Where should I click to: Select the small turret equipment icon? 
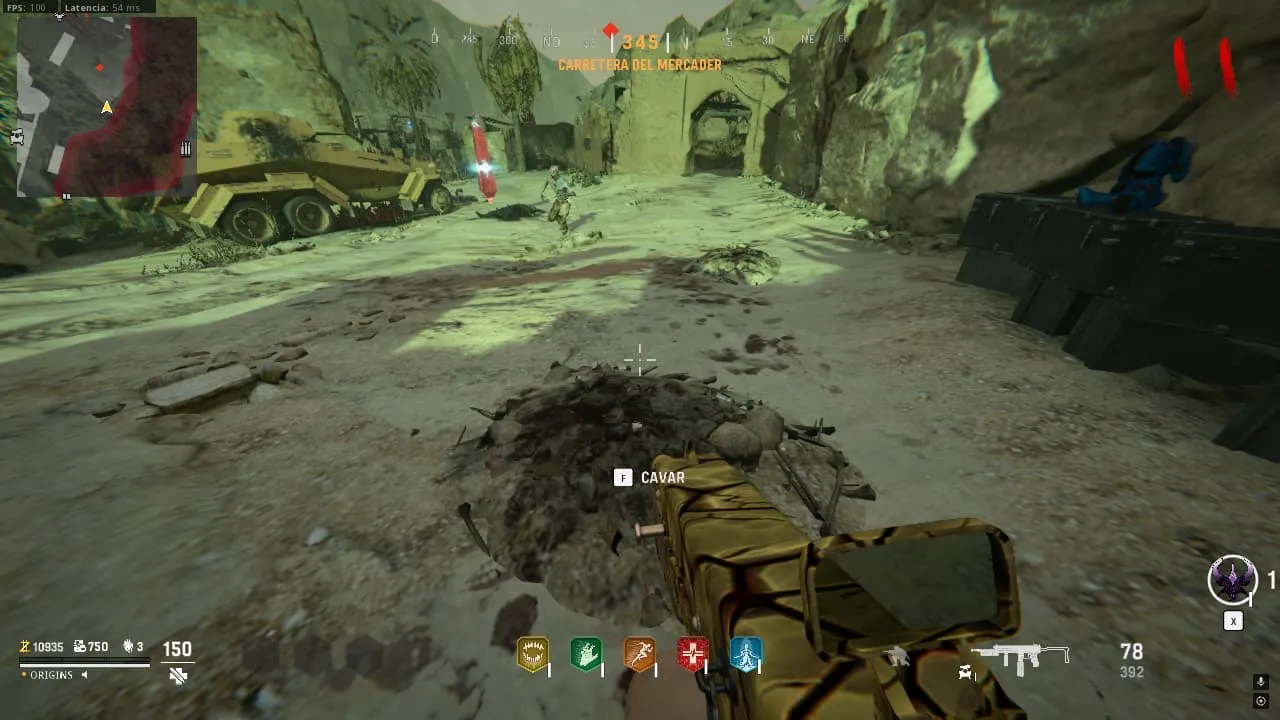(897, 656)
